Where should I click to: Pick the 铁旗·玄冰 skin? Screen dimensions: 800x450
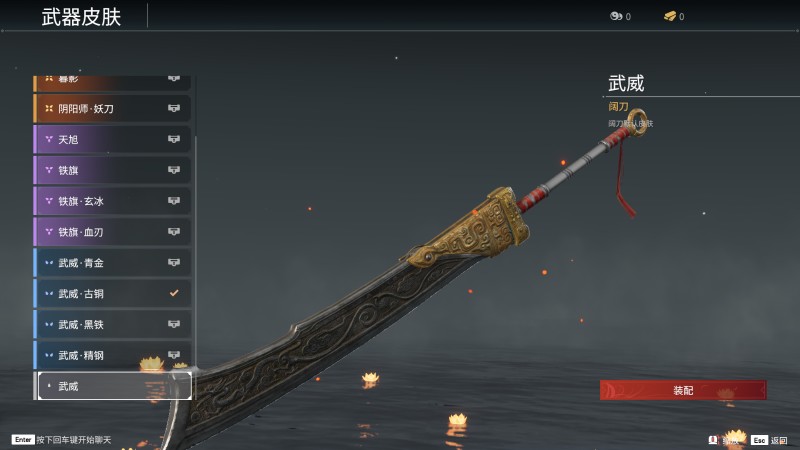(112, 201)
